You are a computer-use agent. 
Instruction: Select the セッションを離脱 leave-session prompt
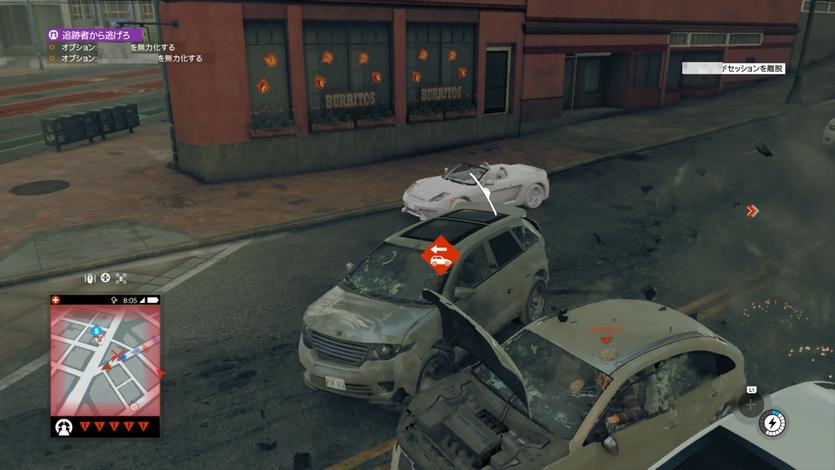(736, 68)
